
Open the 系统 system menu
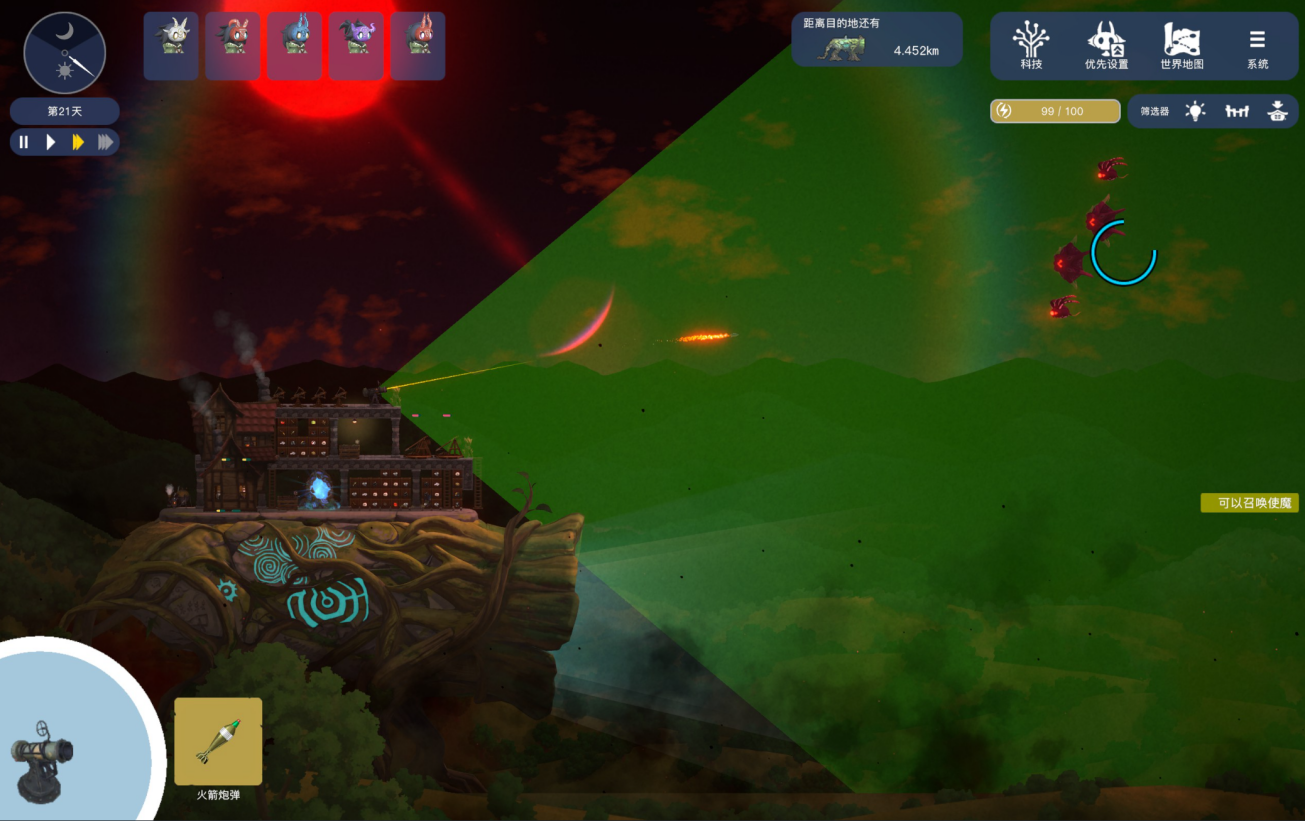pyautogui.click(x=1257, y=46)
